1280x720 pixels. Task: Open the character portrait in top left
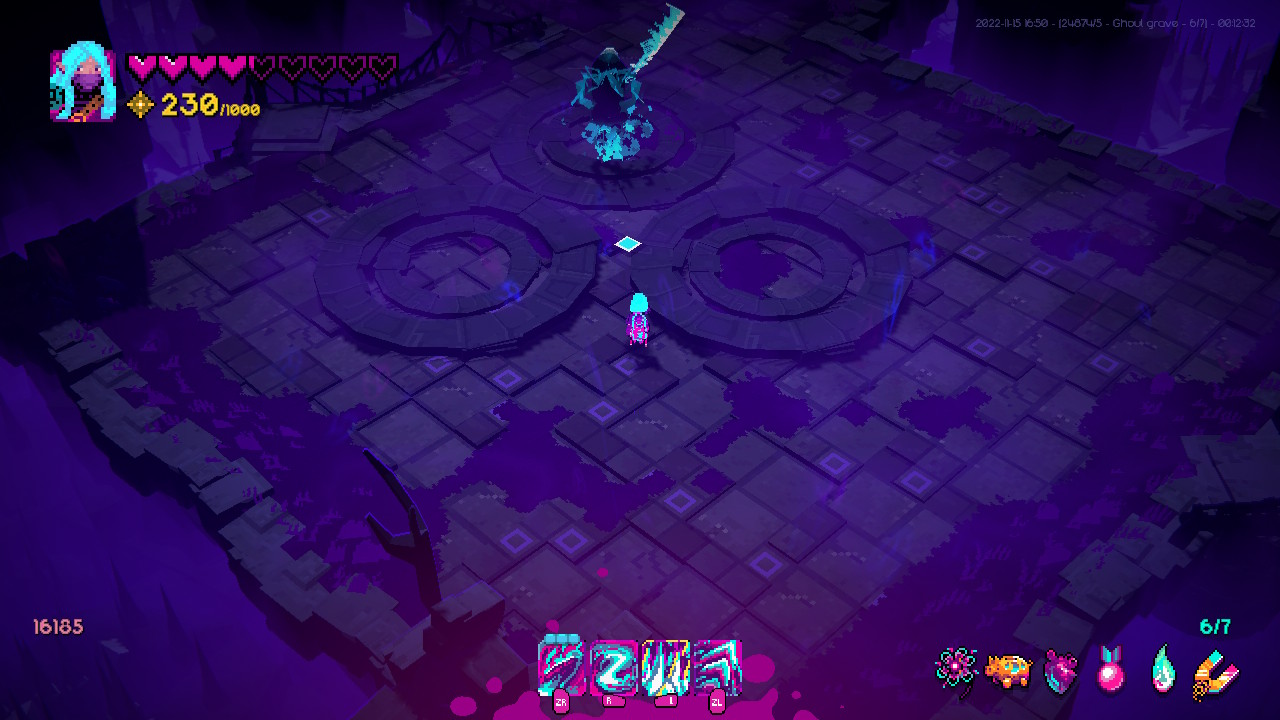82,83
